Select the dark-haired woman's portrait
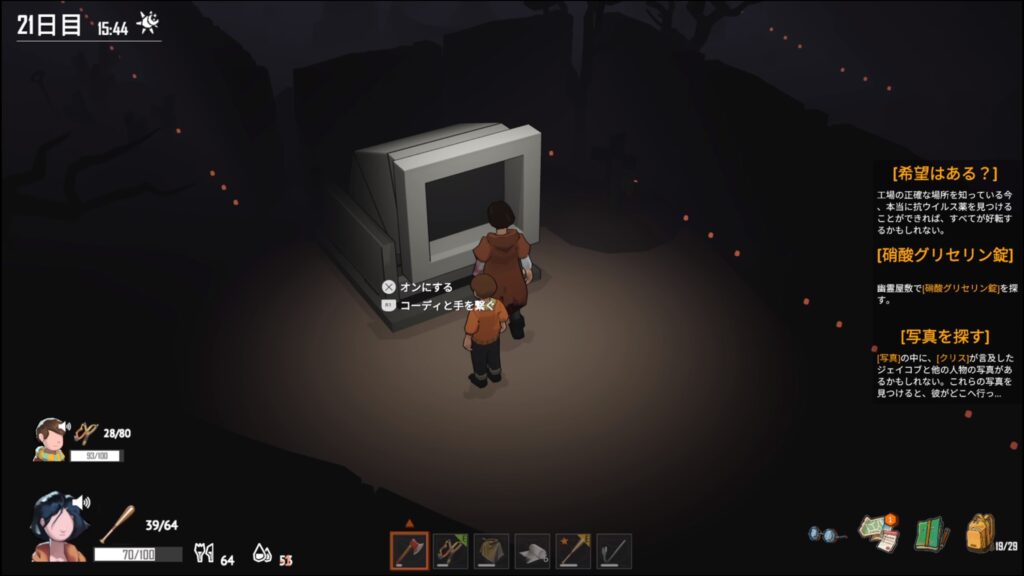 (x=57, y=525)
